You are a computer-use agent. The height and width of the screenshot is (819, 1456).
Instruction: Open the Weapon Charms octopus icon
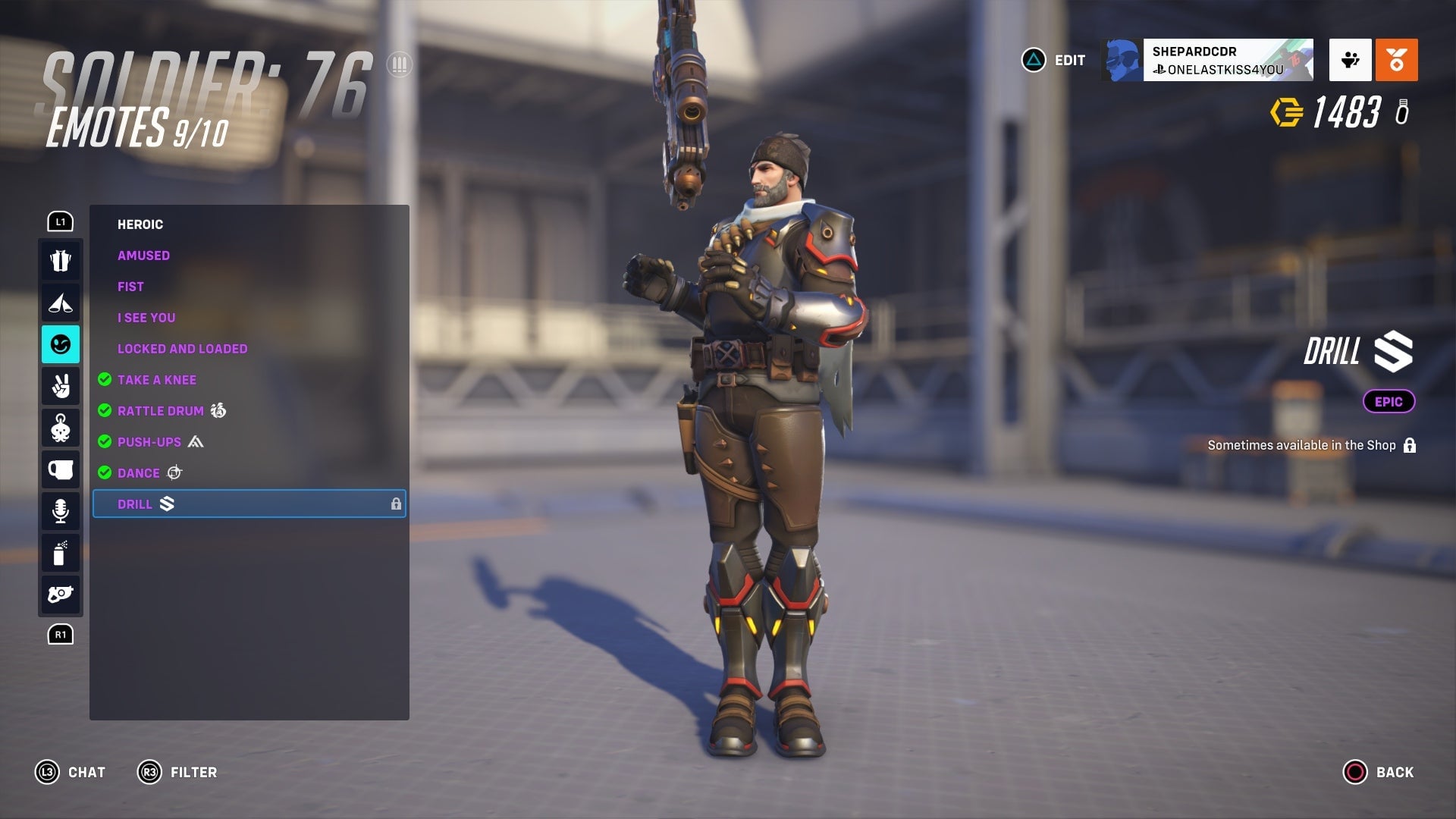click(61, 428)
